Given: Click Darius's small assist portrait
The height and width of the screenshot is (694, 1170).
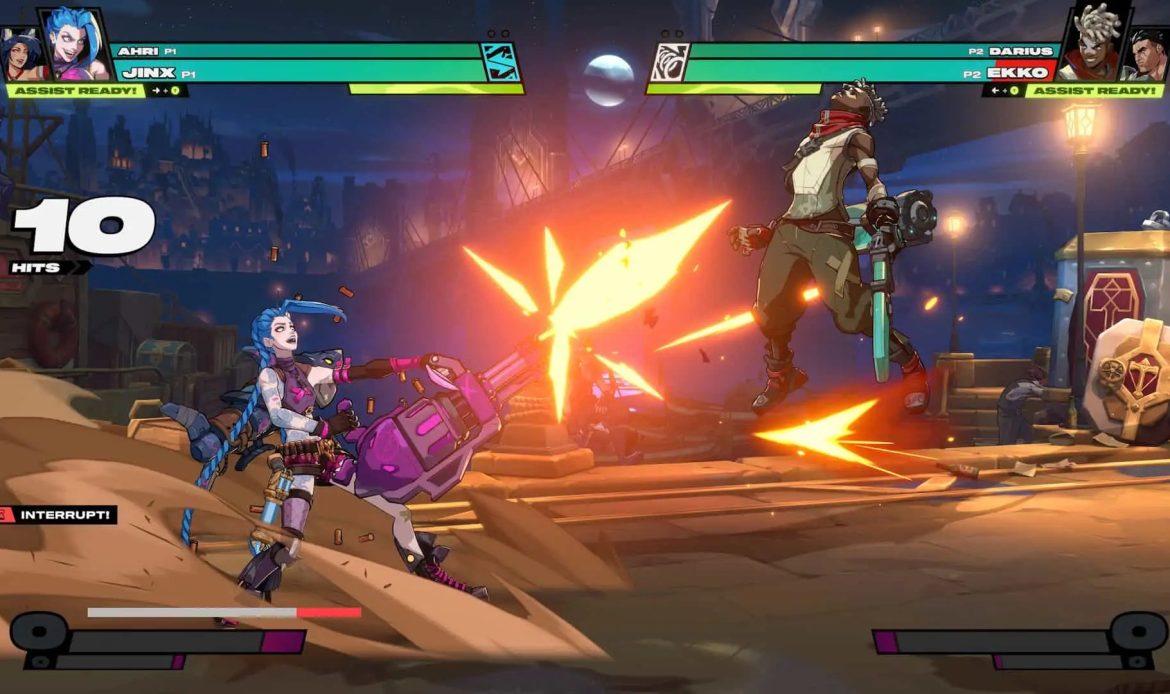Looking at the screenshot, I should pos(1150,56).
